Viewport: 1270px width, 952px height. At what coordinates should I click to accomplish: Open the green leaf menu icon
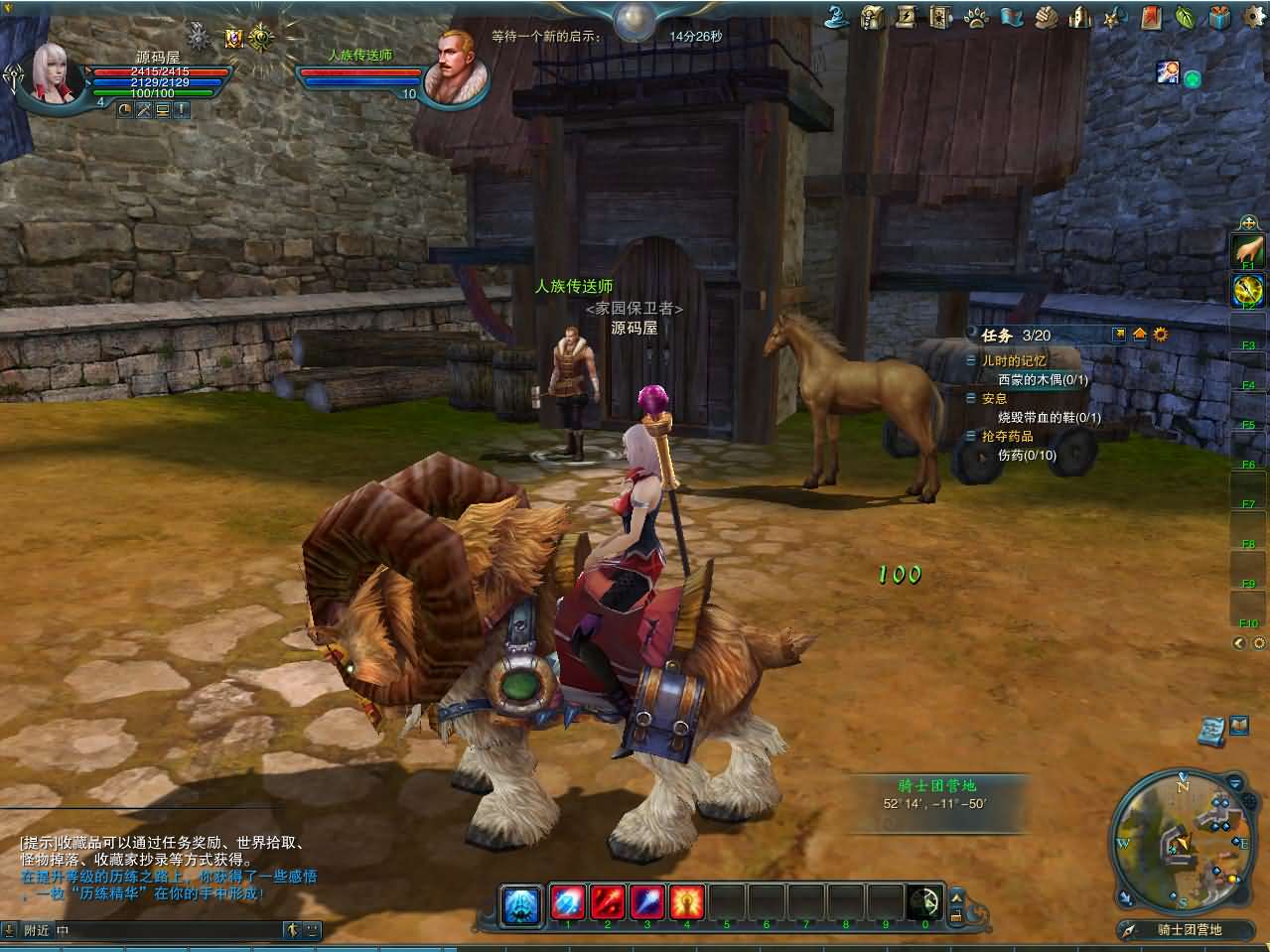pos(1184,16)
